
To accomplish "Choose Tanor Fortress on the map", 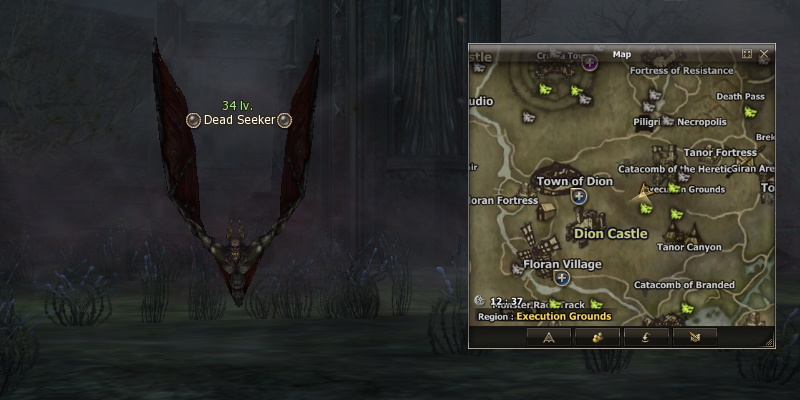I will click(x=720, y=153).
